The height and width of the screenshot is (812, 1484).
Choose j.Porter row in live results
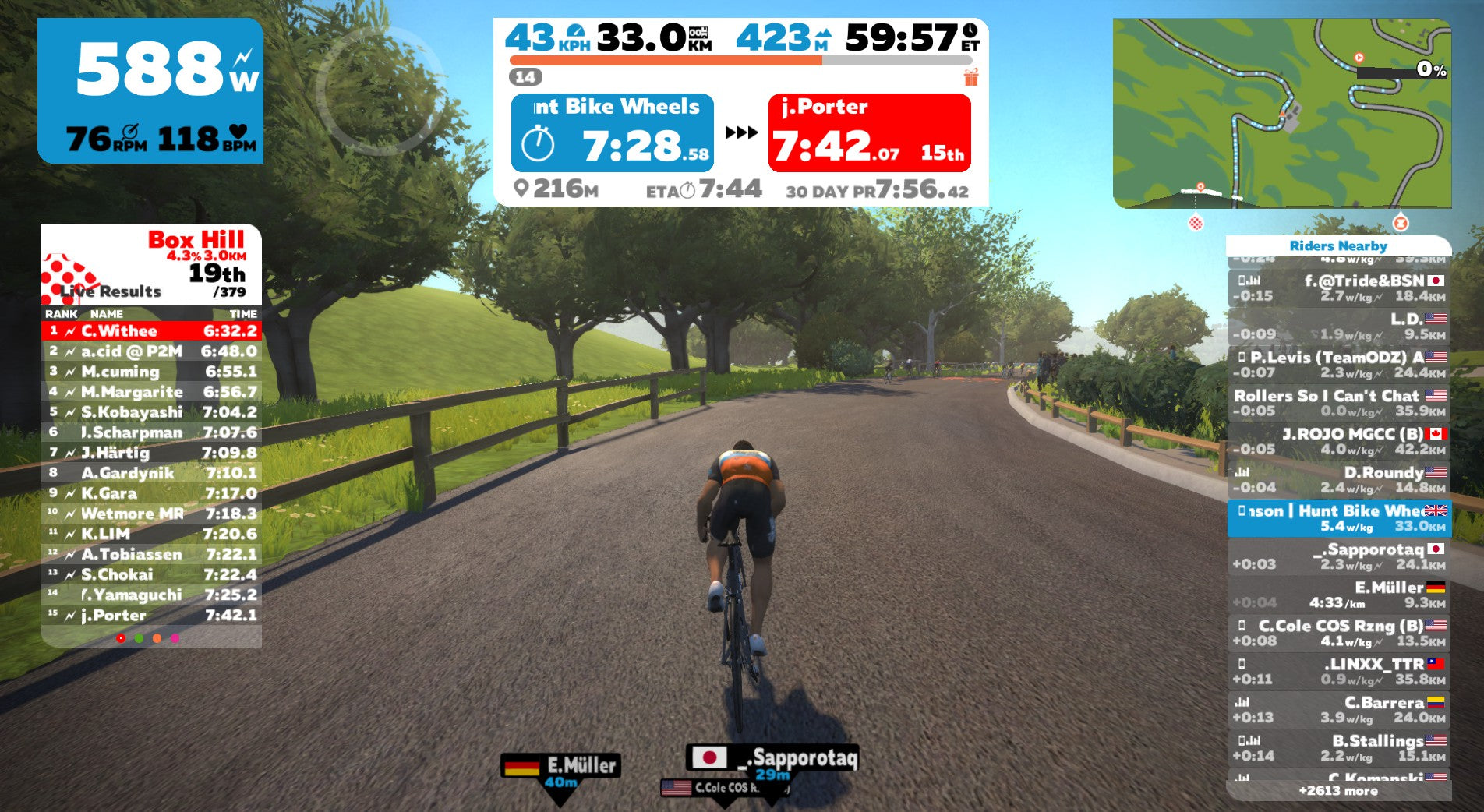(x=151, y=616)
